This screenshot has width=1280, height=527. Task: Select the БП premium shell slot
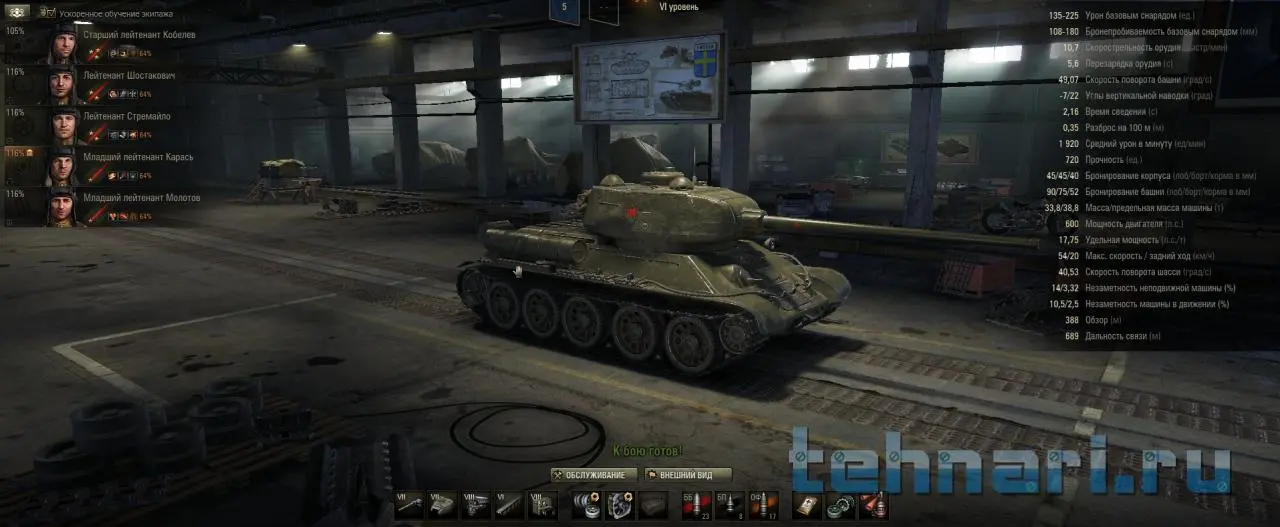point(729,505)
